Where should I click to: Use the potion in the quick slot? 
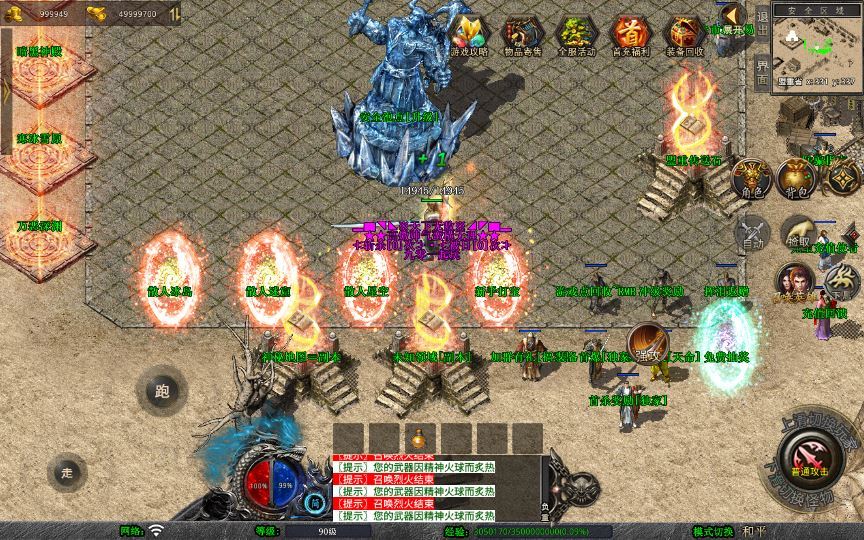pos(419,439)
